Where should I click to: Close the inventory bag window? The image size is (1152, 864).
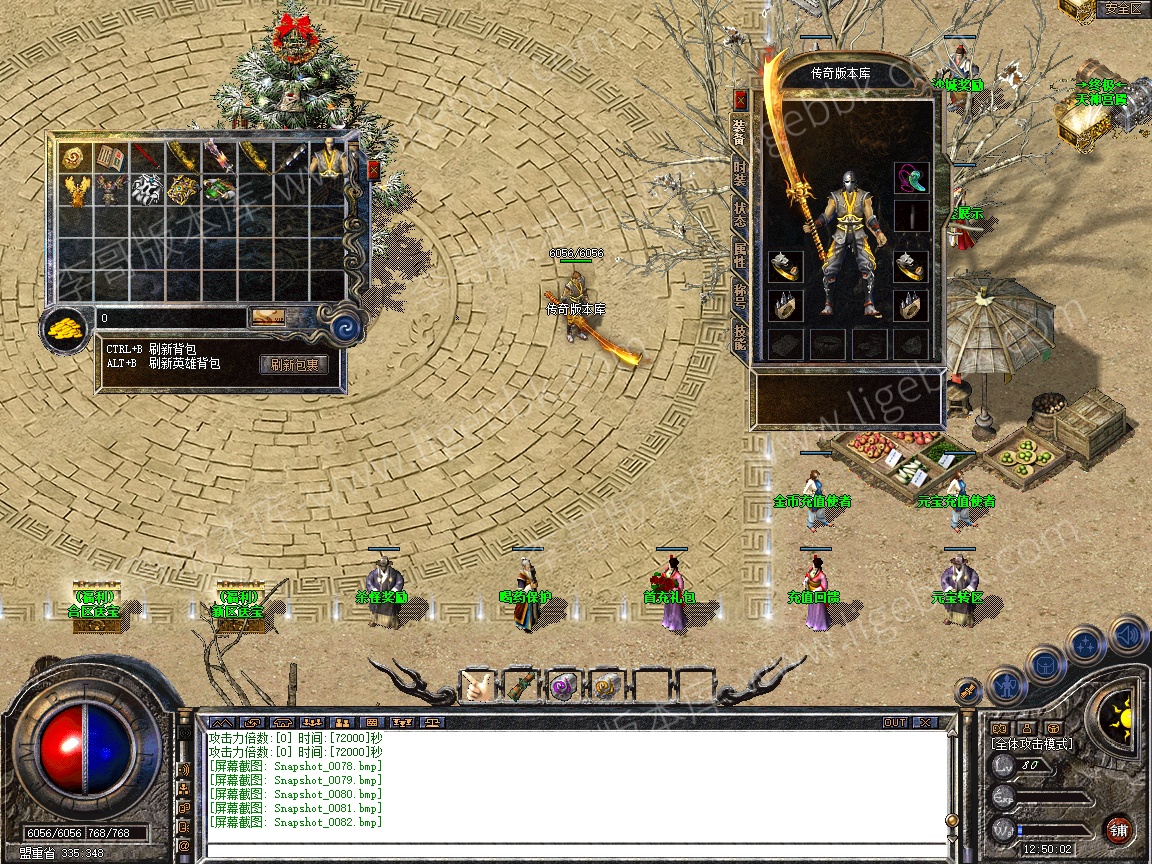tap(374, 169)
